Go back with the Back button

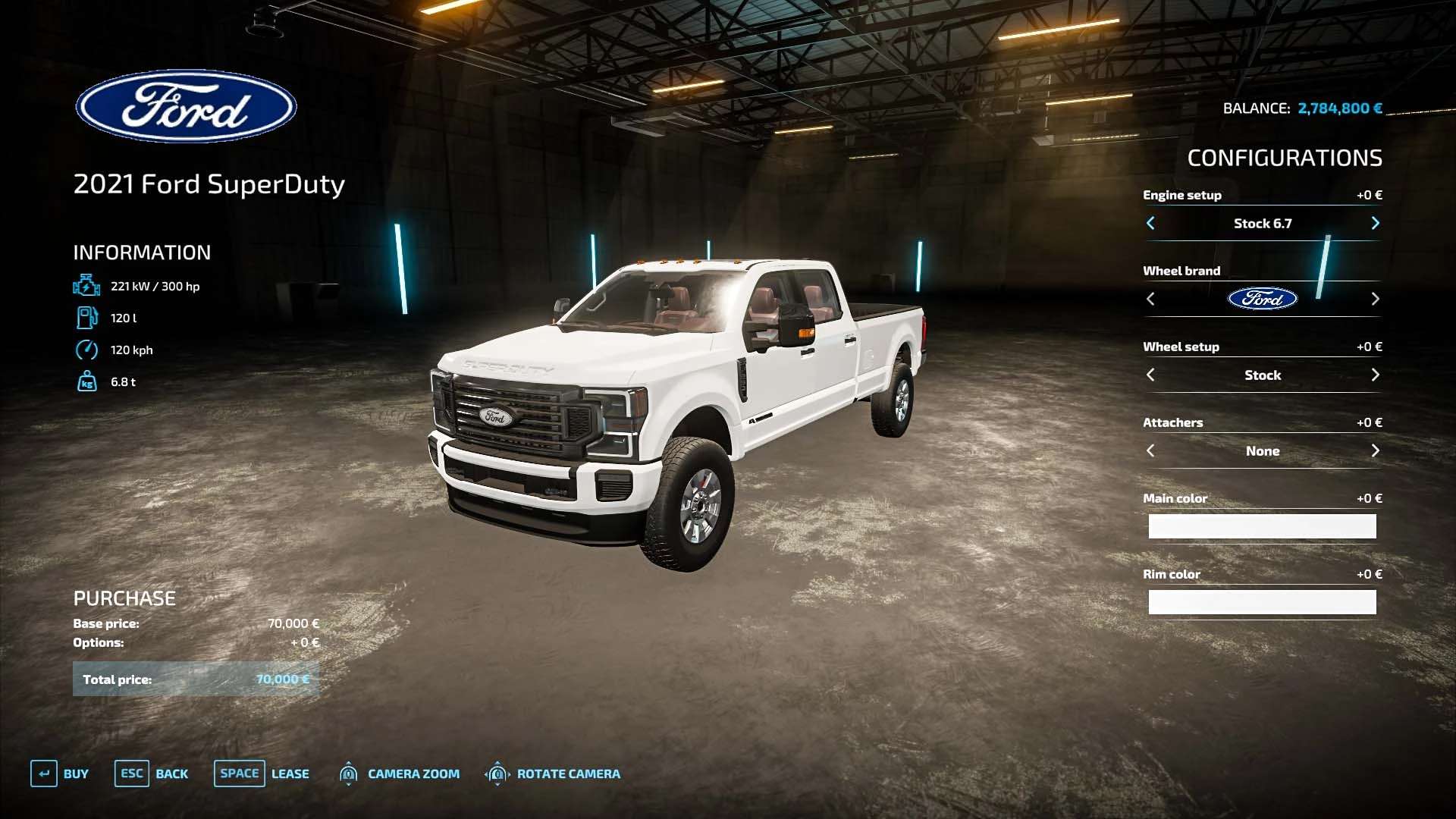(x=152, y=773)
